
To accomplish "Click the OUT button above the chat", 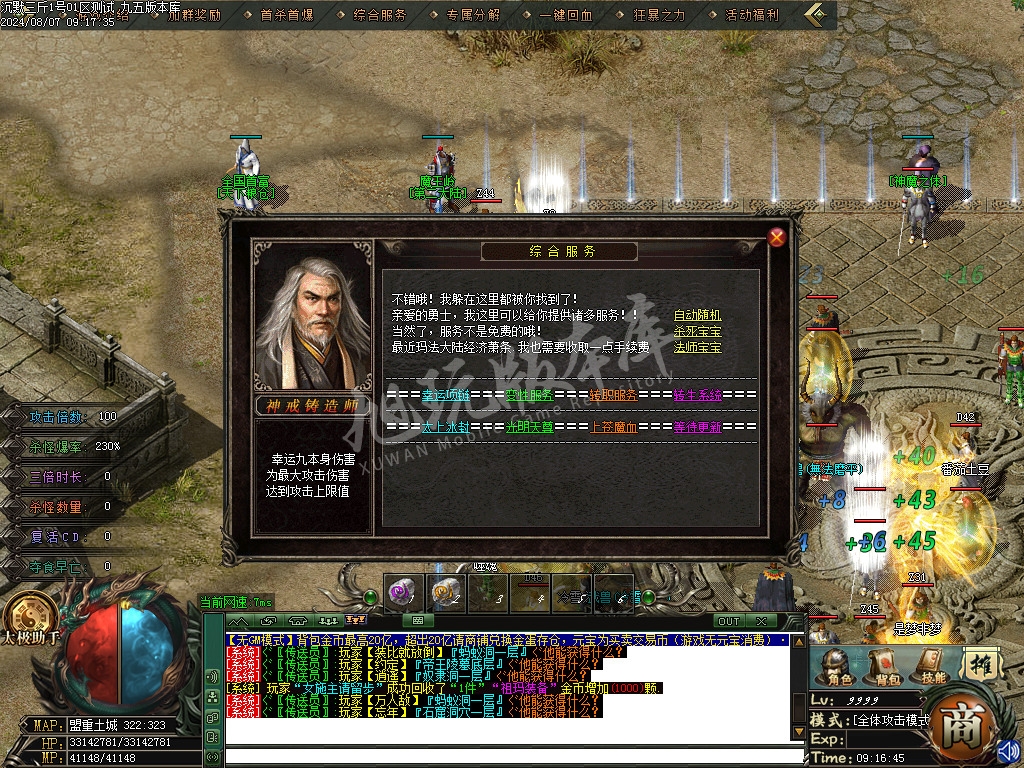I will 729,621.
